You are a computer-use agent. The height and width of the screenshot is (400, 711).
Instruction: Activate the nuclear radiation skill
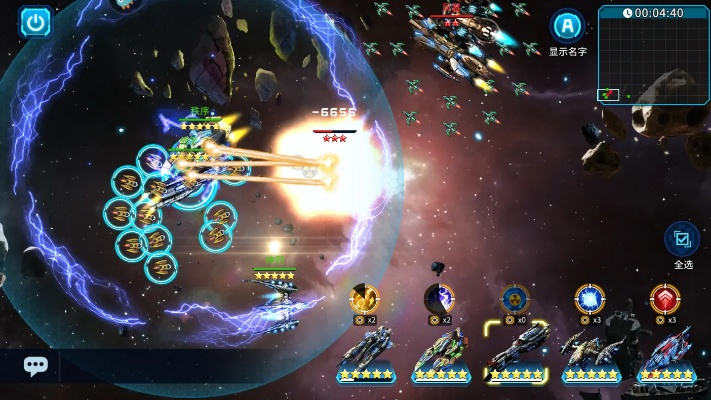coord(515,298)
